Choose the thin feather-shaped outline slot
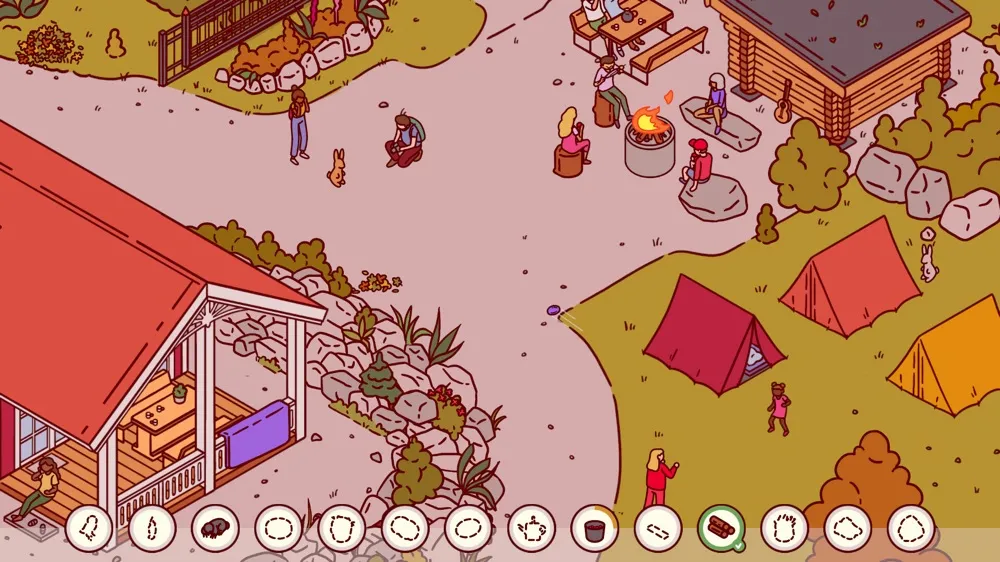The height and width of the screenshot is (562, 1000). tap(152, 528)
